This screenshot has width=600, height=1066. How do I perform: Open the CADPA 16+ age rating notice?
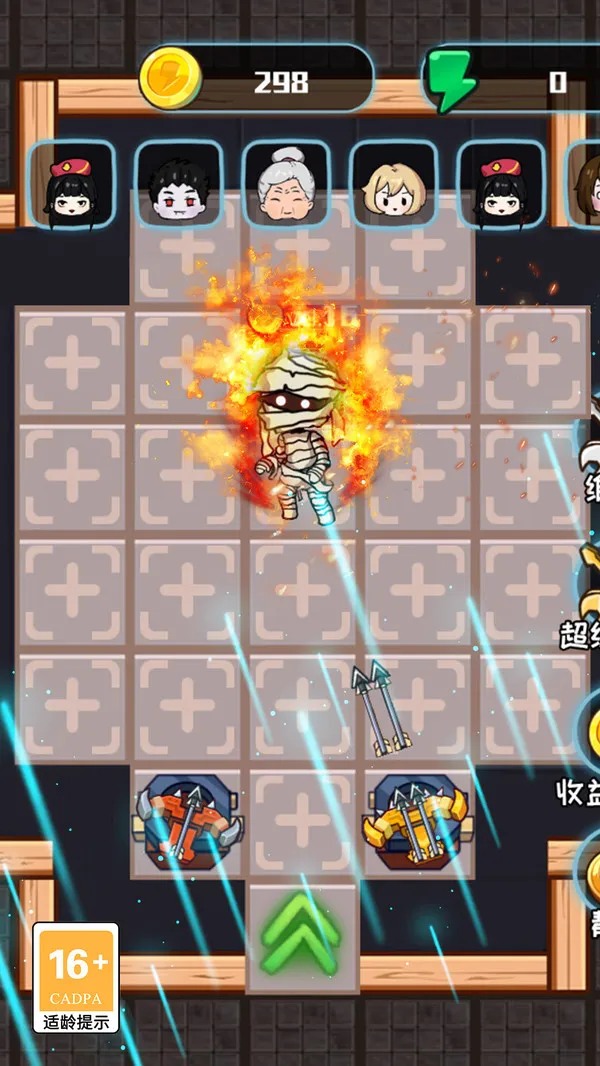(76, 977)
